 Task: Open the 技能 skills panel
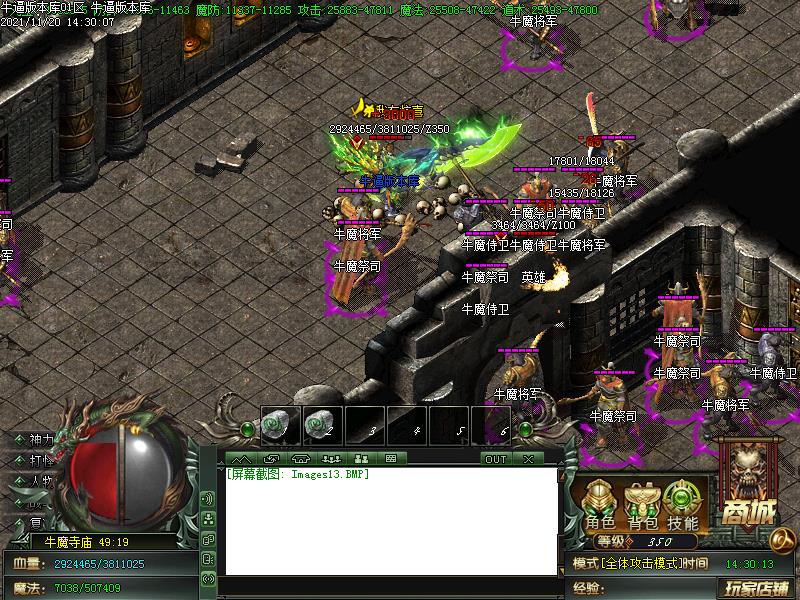684,506
